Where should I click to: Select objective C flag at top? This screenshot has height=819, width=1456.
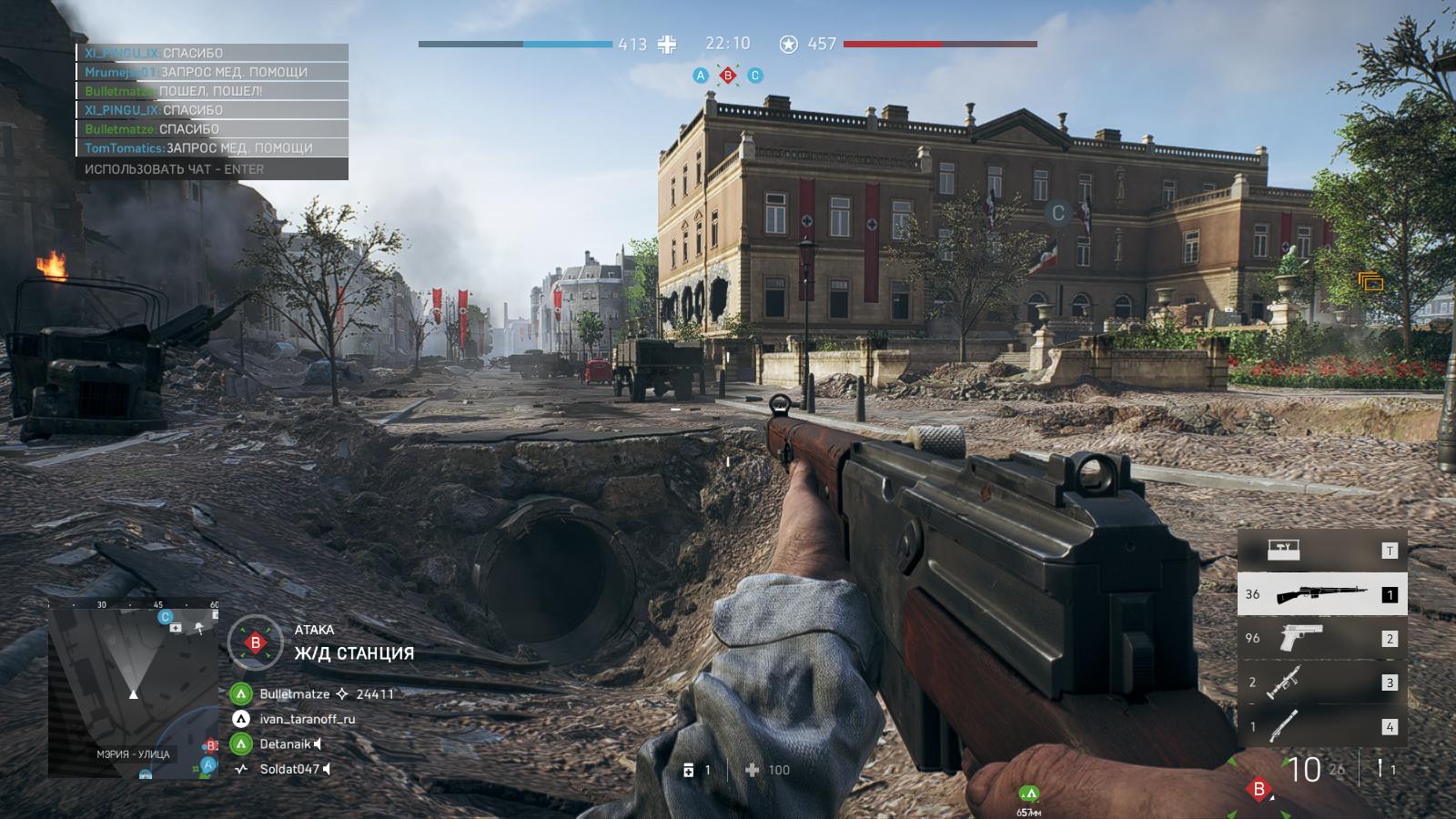(x=754, y=76)
